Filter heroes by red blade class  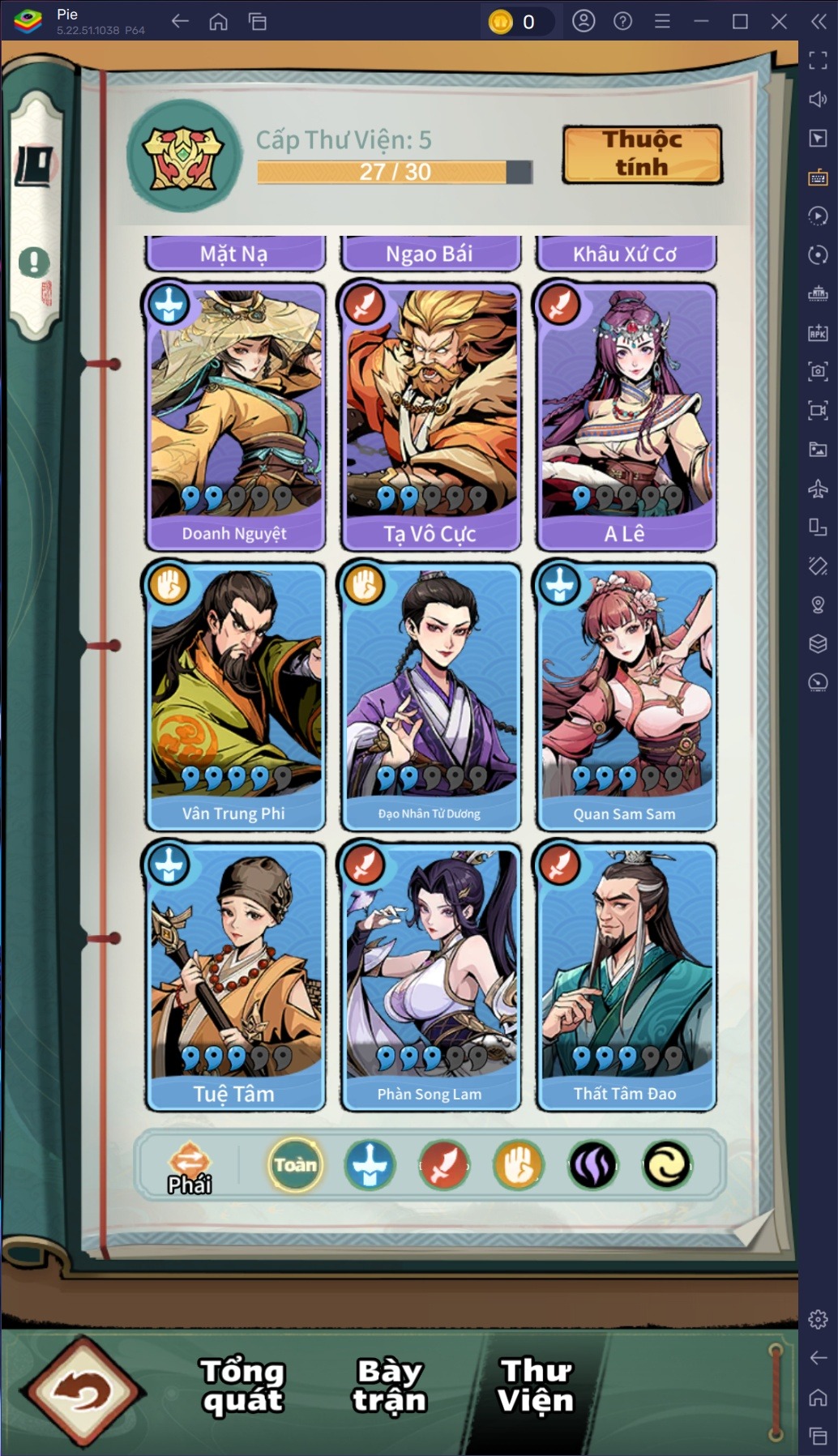[444, 1165]
